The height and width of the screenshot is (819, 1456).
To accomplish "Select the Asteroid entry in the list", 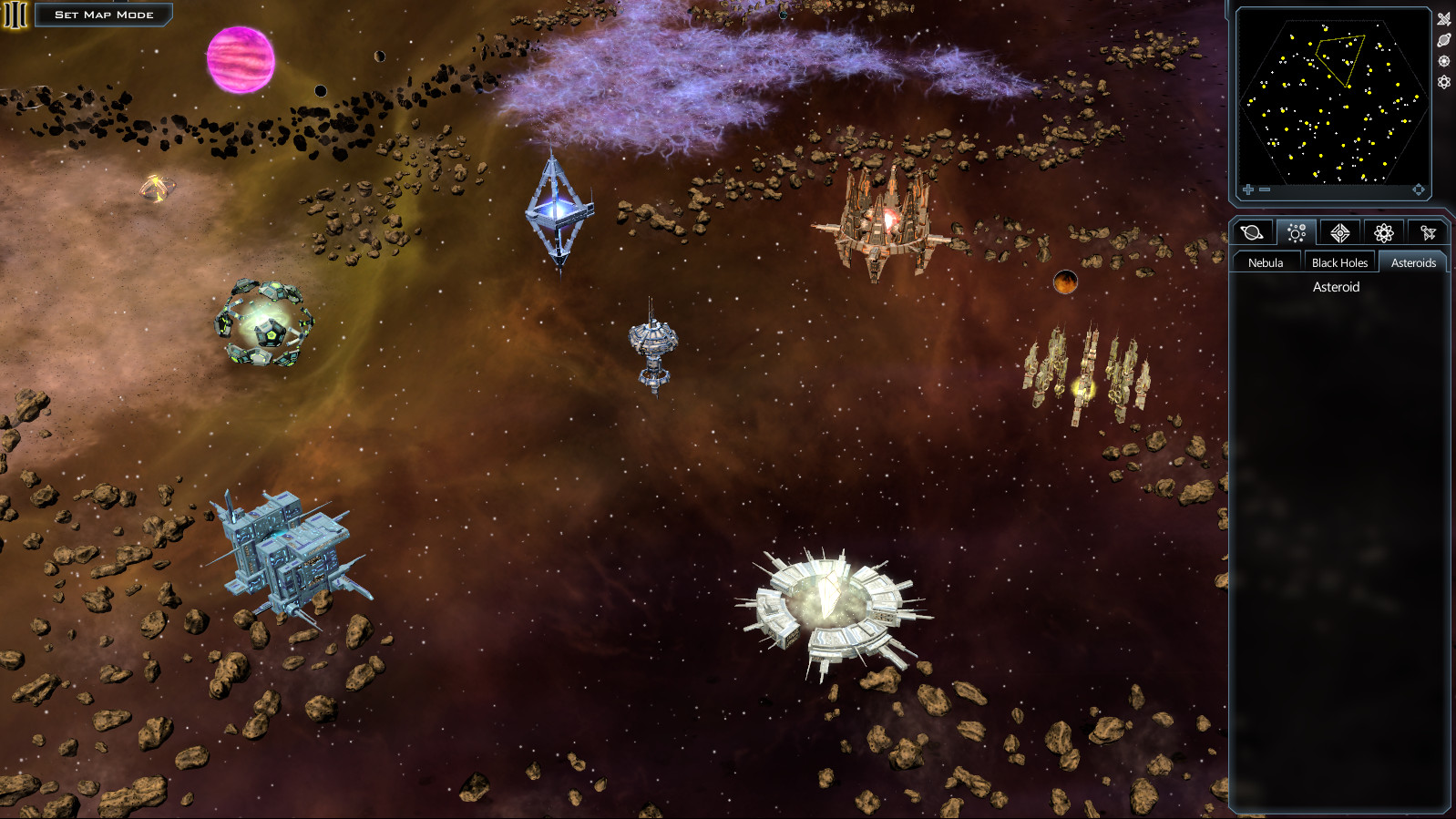I will coord(1335,287).
